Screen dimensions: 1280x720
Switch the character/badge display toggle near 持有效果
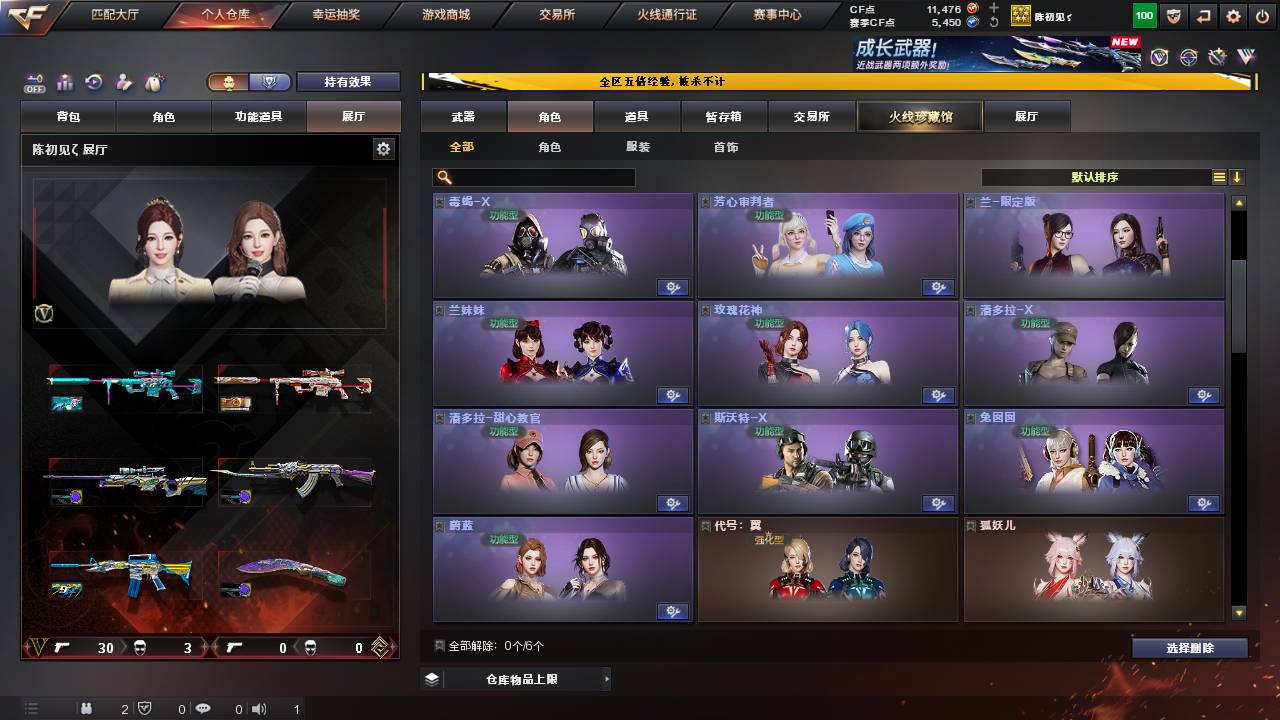245,82
